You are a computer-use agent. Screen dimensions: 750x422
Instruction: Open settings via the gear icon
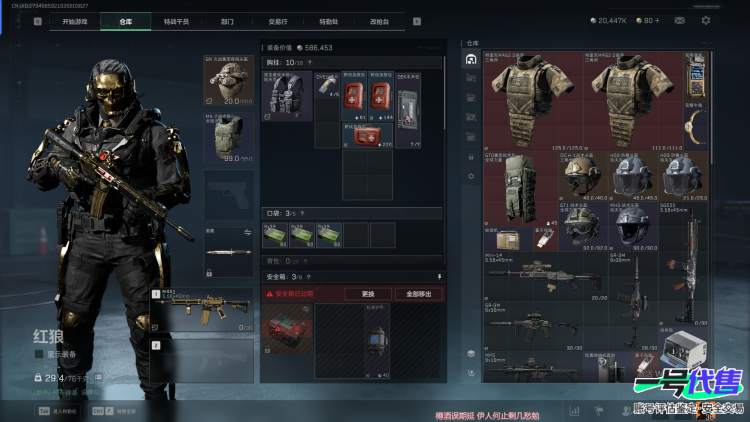coord(706,20)
